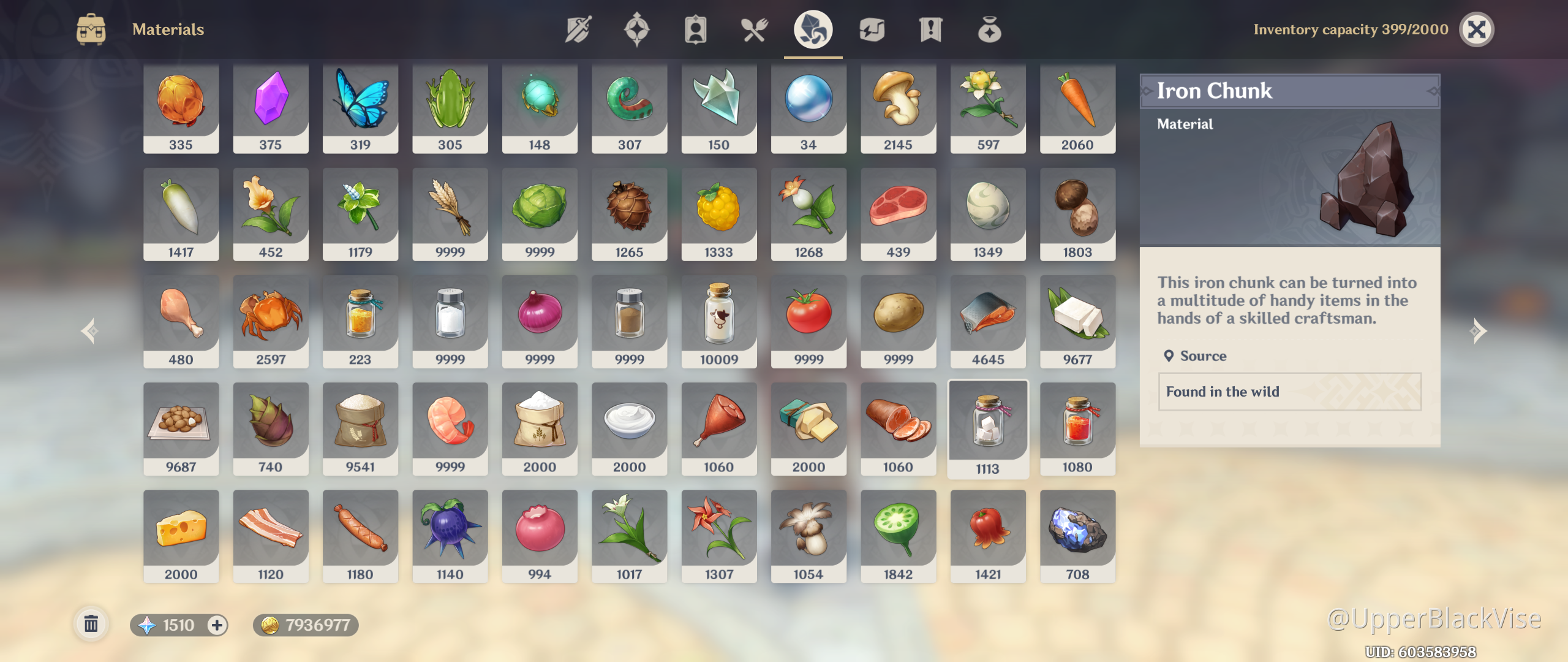This screenshot has height=662, width=1568.
Task: Pick the cheese wedge slot
Action: [181, 536]
